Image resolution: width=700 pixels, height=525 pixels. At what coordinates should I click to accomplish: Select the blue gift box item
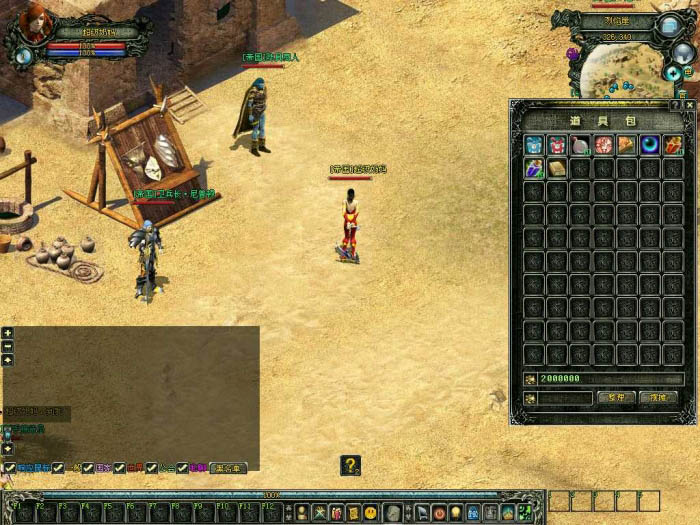(x=534, y=145)
